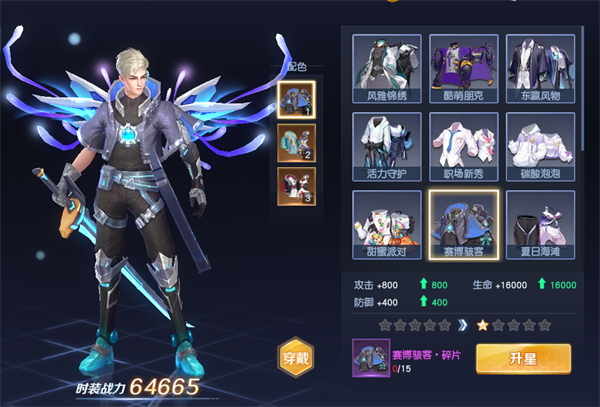Pick the 碳酸泡泡 outfit

[540, 145]
